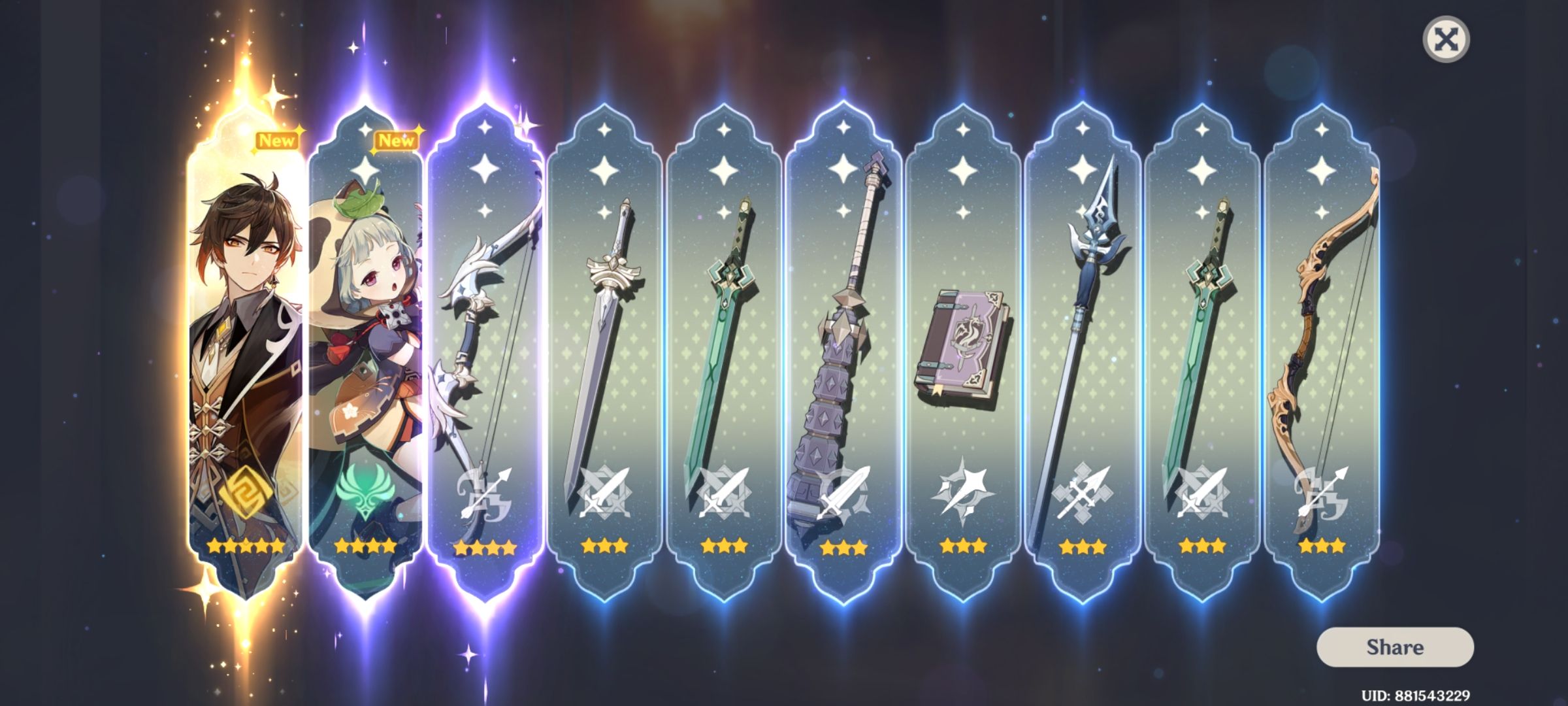Image resolution: width=1568 pixels, height=706 pixels.
Task: Tap the Share button
Action: (1396, 648)
